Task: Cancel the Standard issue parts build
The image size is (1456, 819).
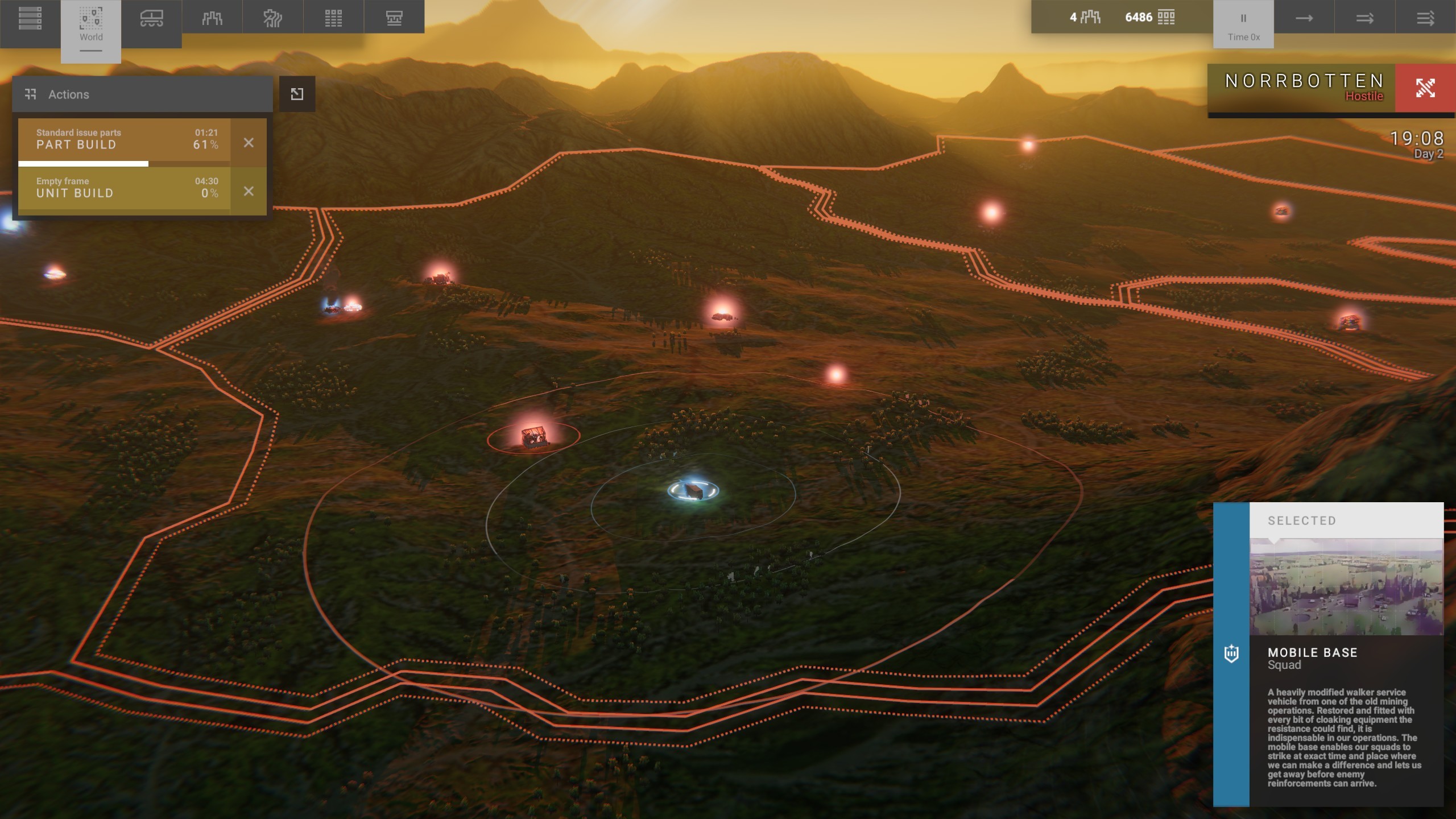Action: pyautogui.click(x=249, y=143)
